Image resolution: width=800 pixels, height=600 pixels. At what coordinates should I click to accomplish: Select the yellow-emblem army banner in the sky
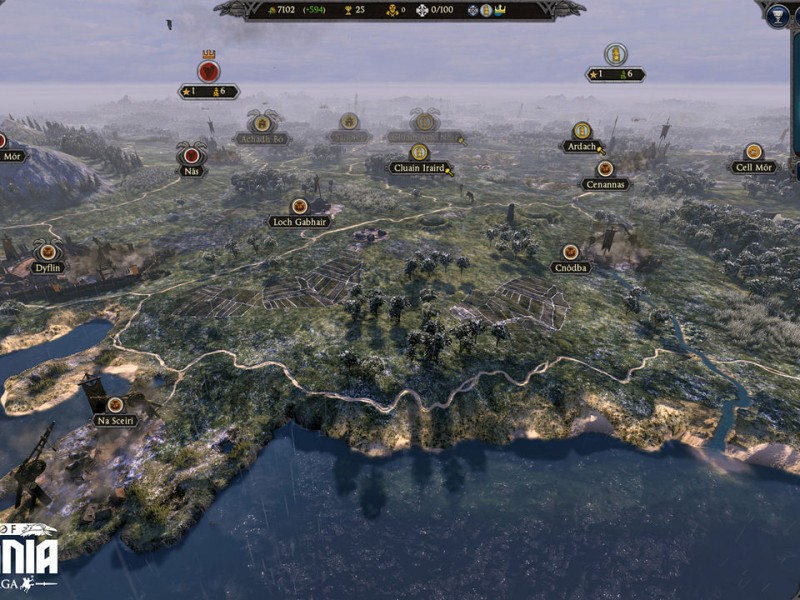click(x=616, y=55)
